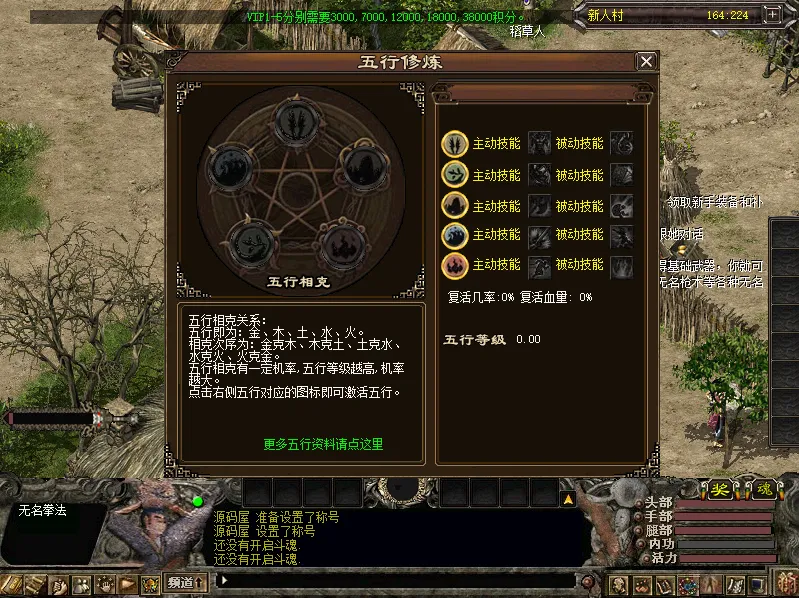Image resolution: width=799 pixels, height=598 pixels.
Task: Expand the plus button beside the coordinates
Action: (x=771, y=15)
